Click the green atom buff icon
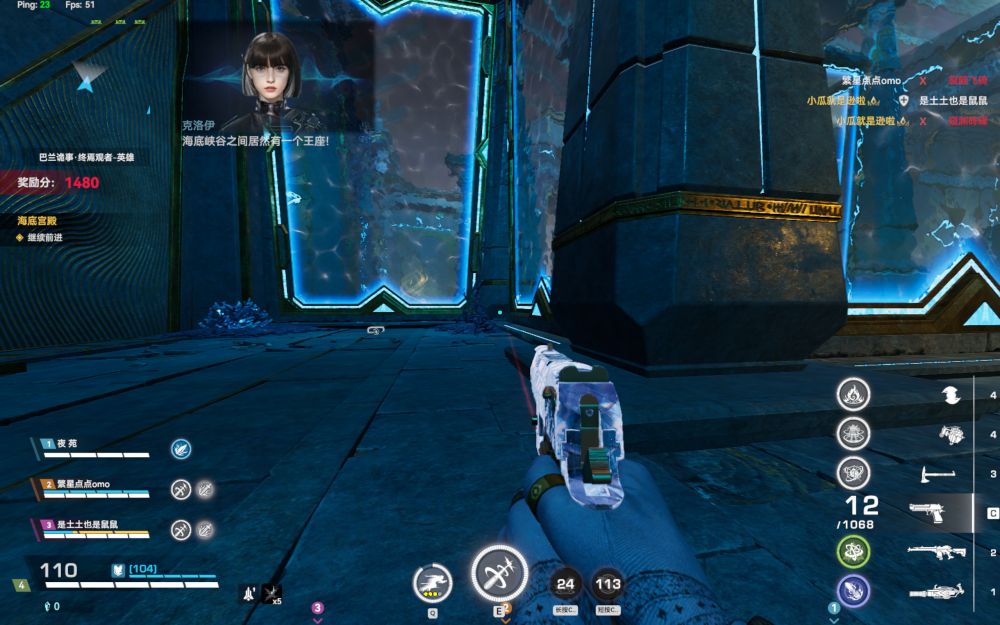This screenshot has width=1000, height=625. tap(853, 551)
